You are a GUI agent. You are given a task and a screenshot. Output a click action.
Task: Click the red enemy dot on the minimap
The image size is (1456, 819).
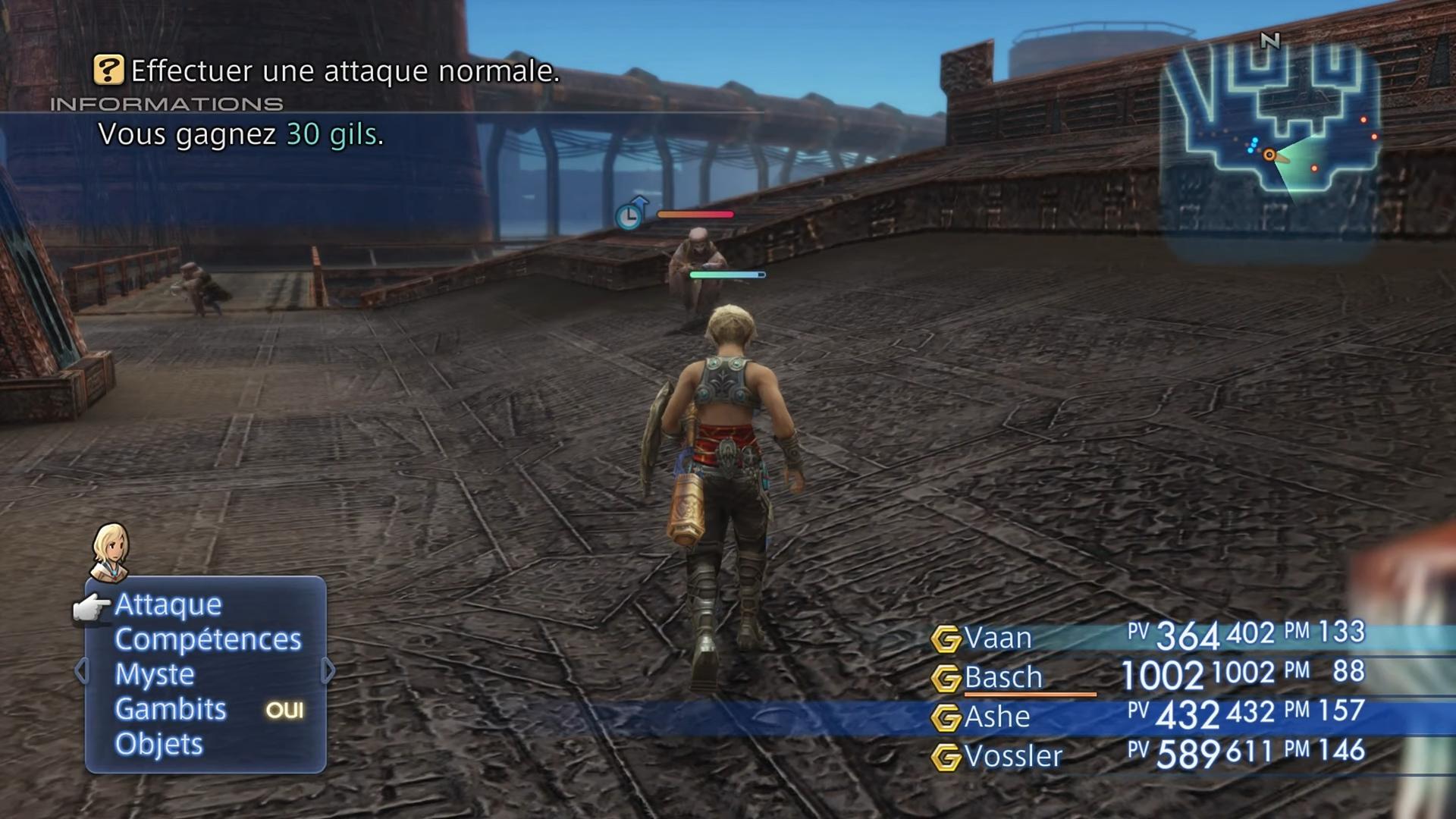point(1314,168)
